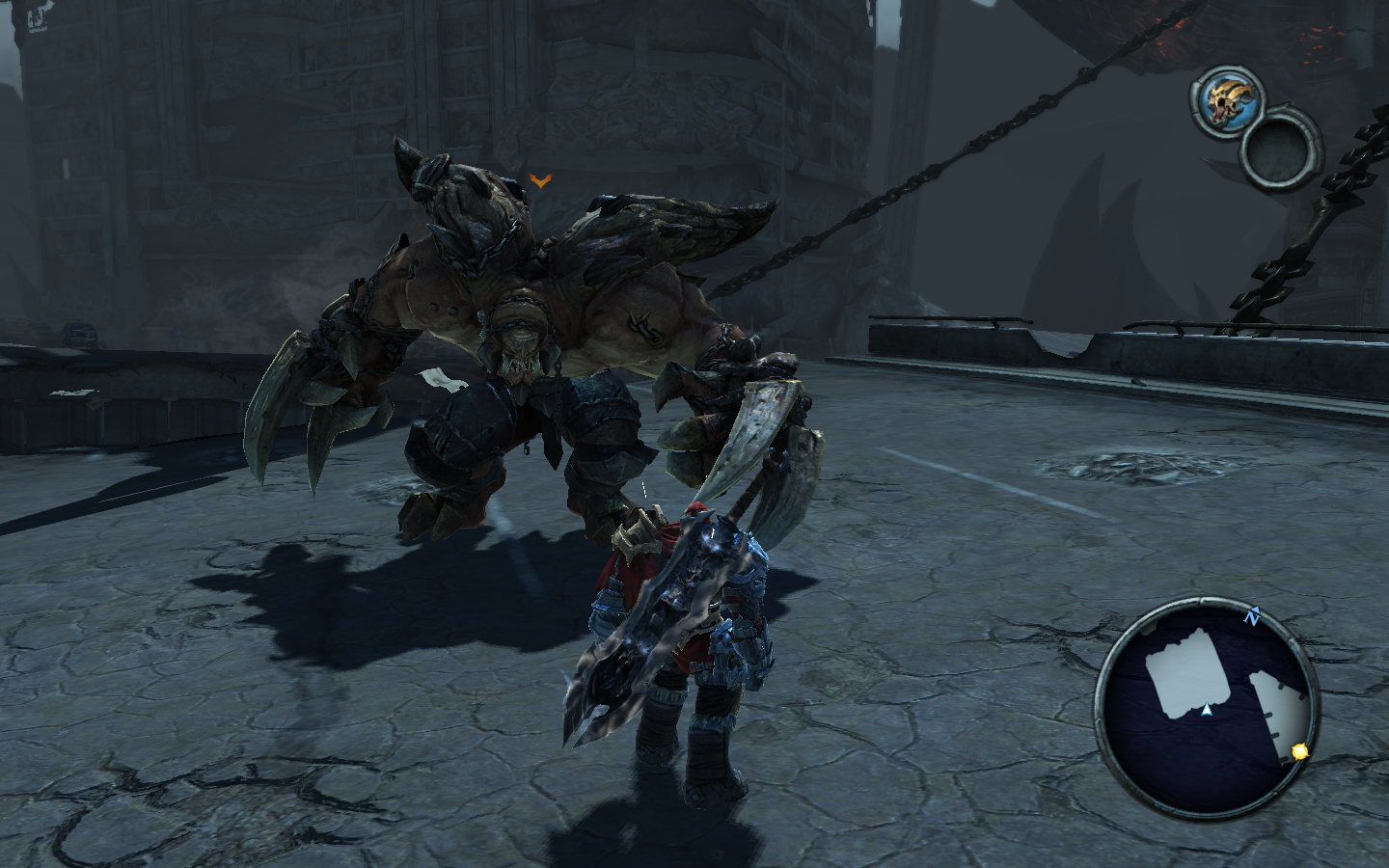The image size is (1389, 868).
Task: Select the yellow objective marker on minimap
Action: click(1299, 750)
